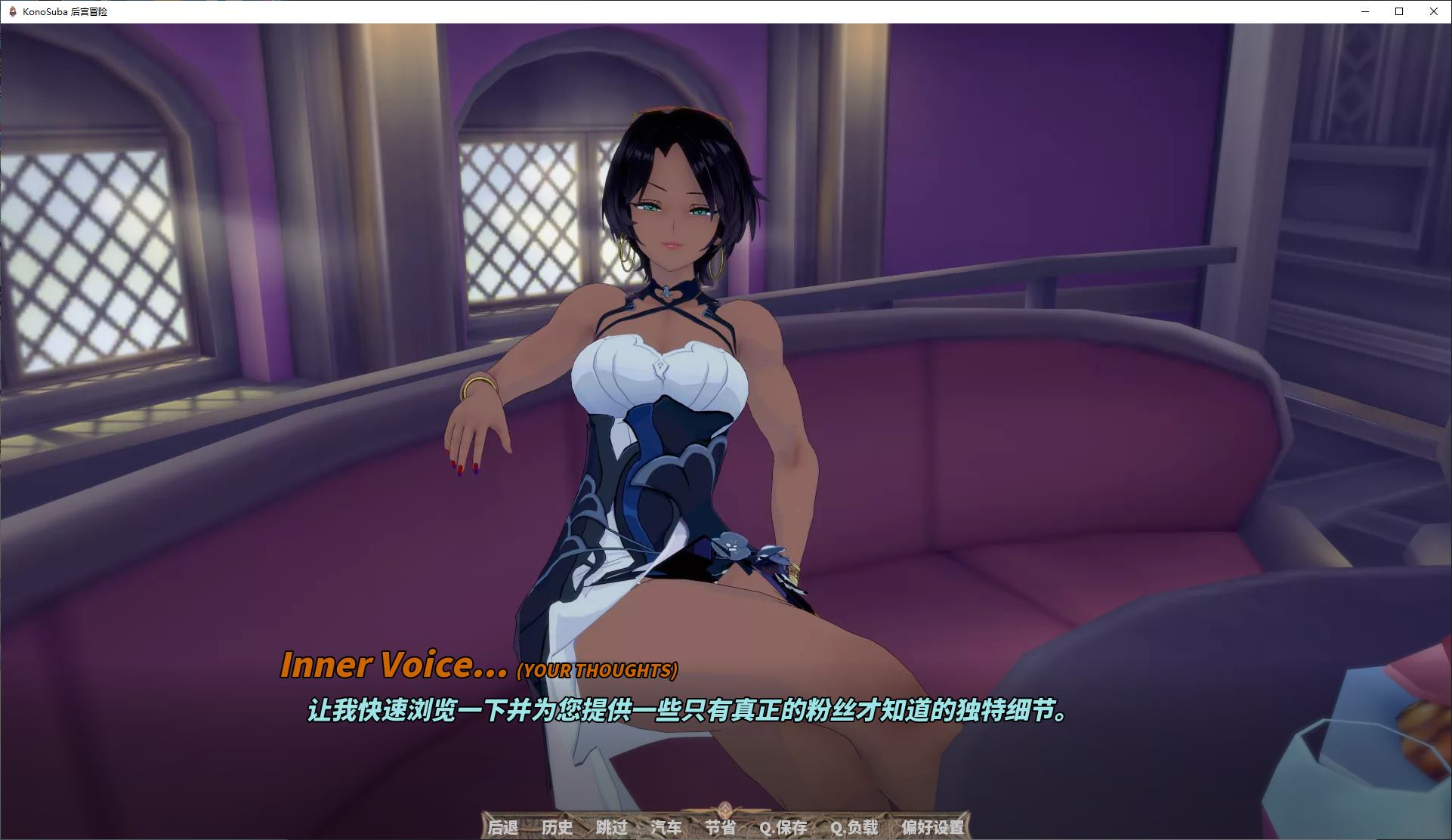Select 后退 to roll back dialogue

click(503, 827)
